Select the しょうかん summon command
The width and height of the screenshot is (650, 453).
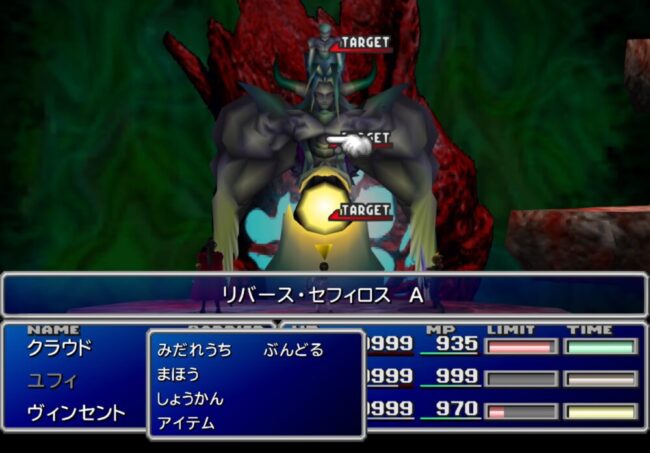pyautogui.click(x=190, y=398)
